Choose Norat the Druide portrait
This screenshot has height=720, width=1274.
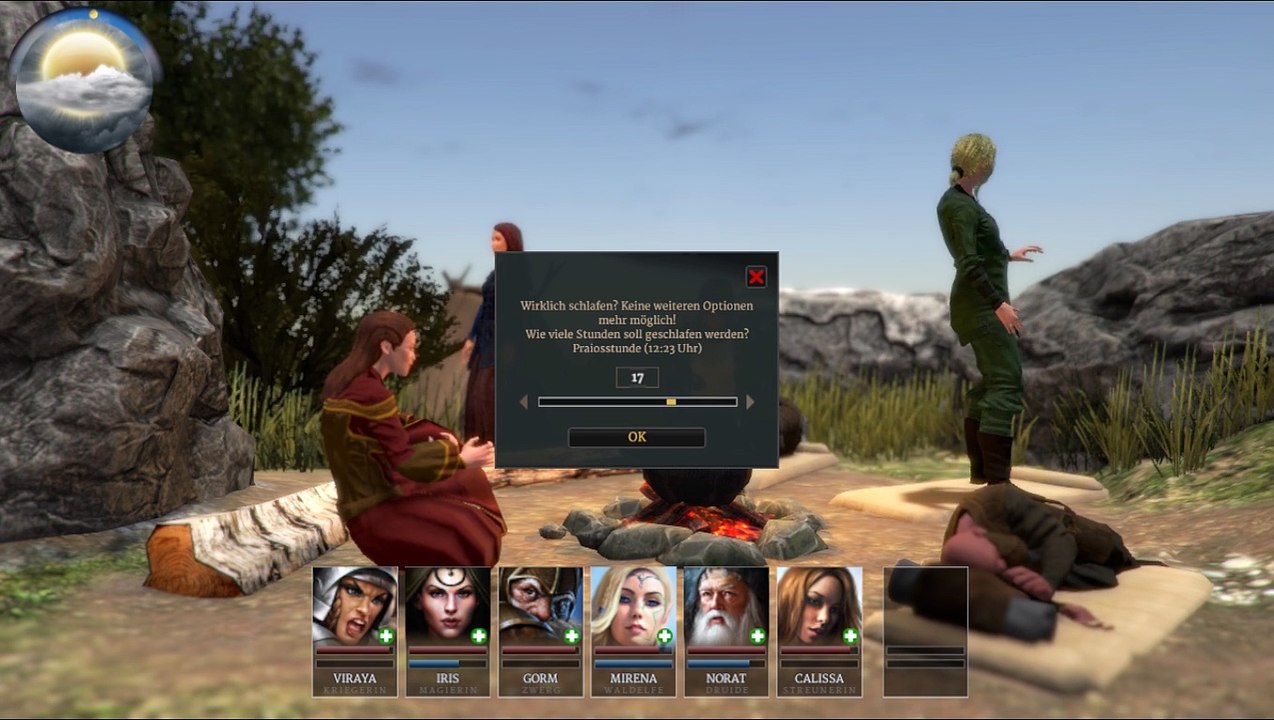tap(726, 607)
